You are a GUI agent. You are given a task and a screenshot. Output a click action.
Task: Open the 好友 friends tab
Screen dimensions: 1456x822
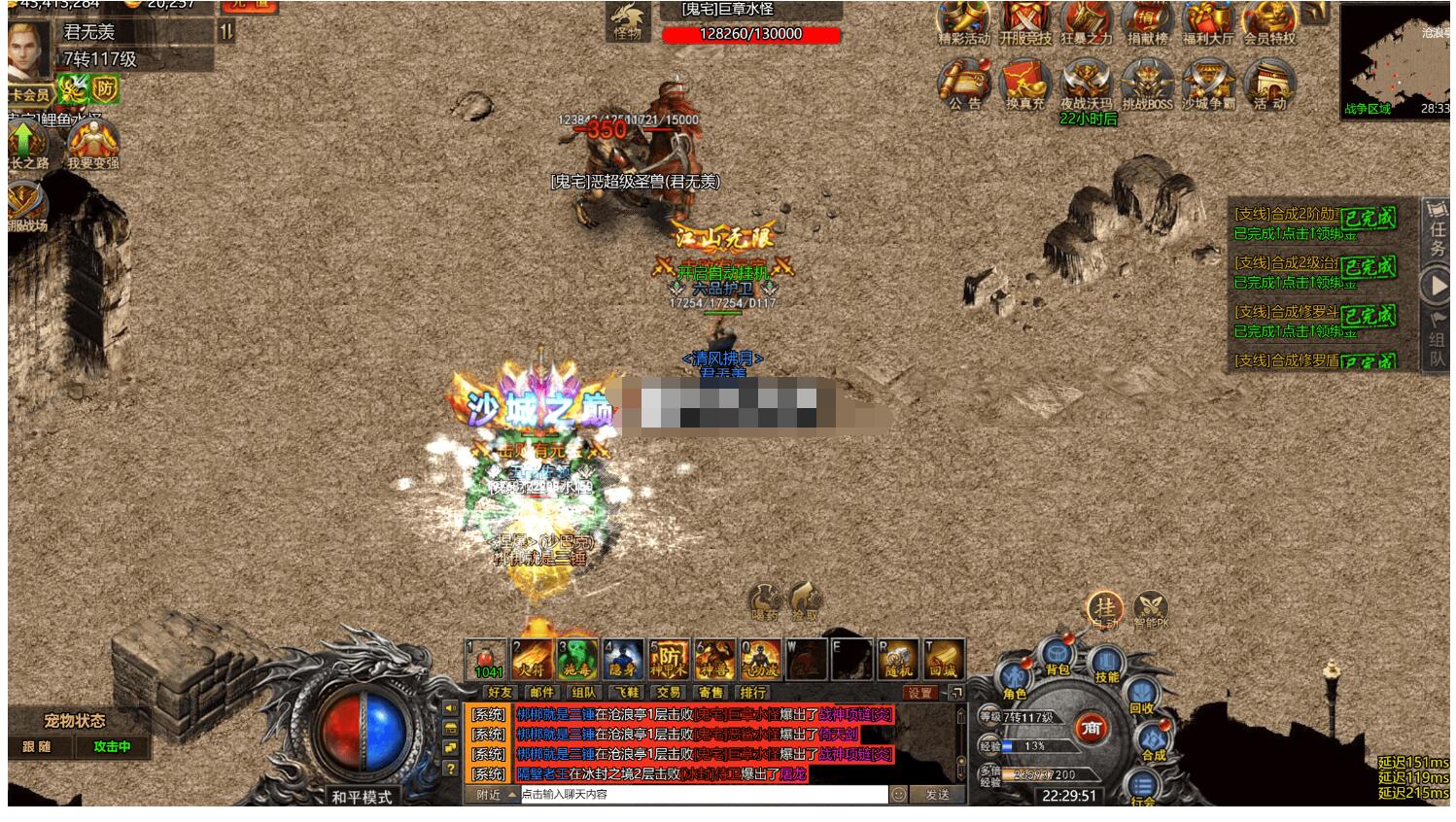pyautogui.click(x=501, y=693)
